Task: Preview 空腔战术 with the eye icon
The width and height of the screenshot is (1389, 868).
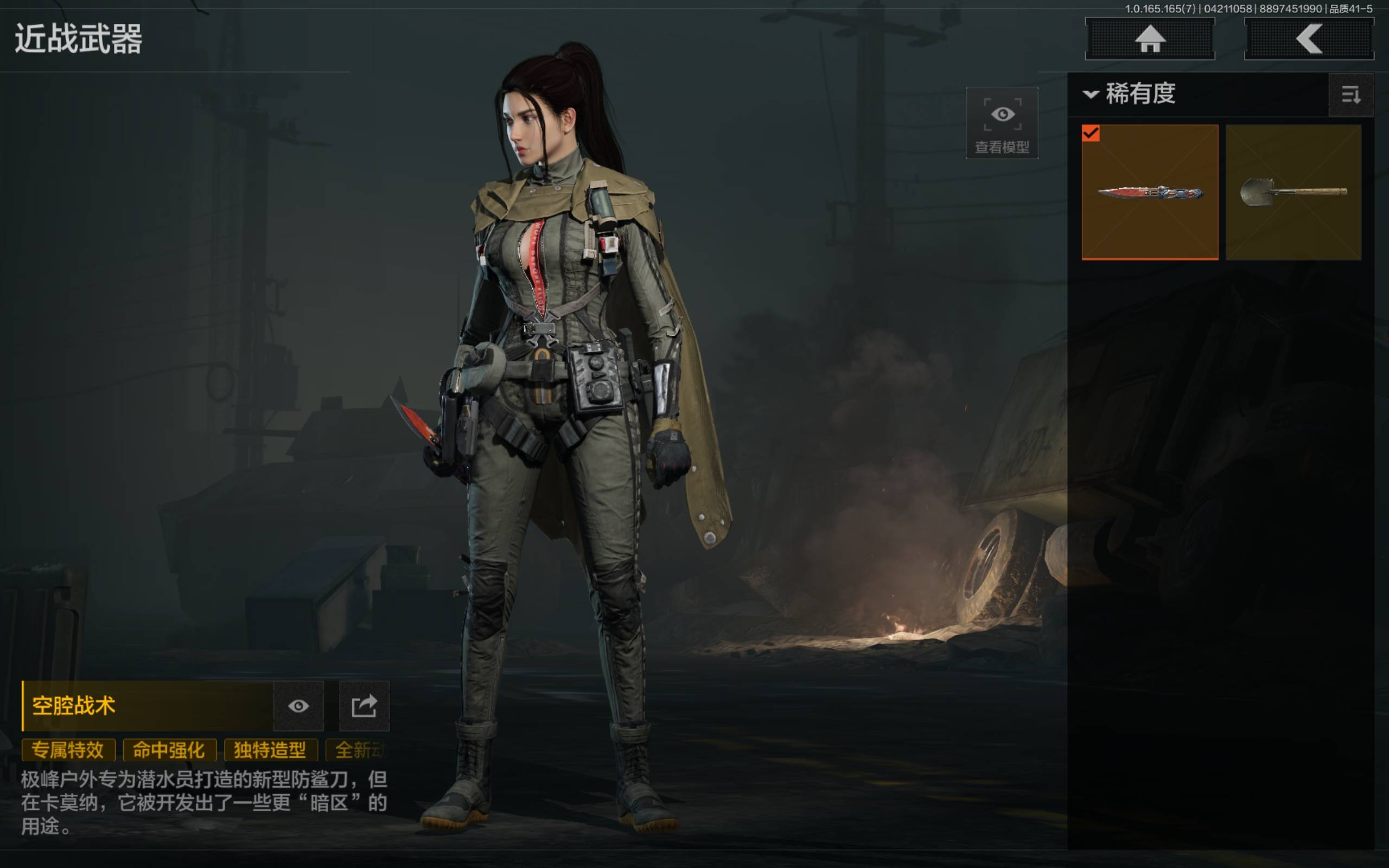Action: (x=298, y=706)
